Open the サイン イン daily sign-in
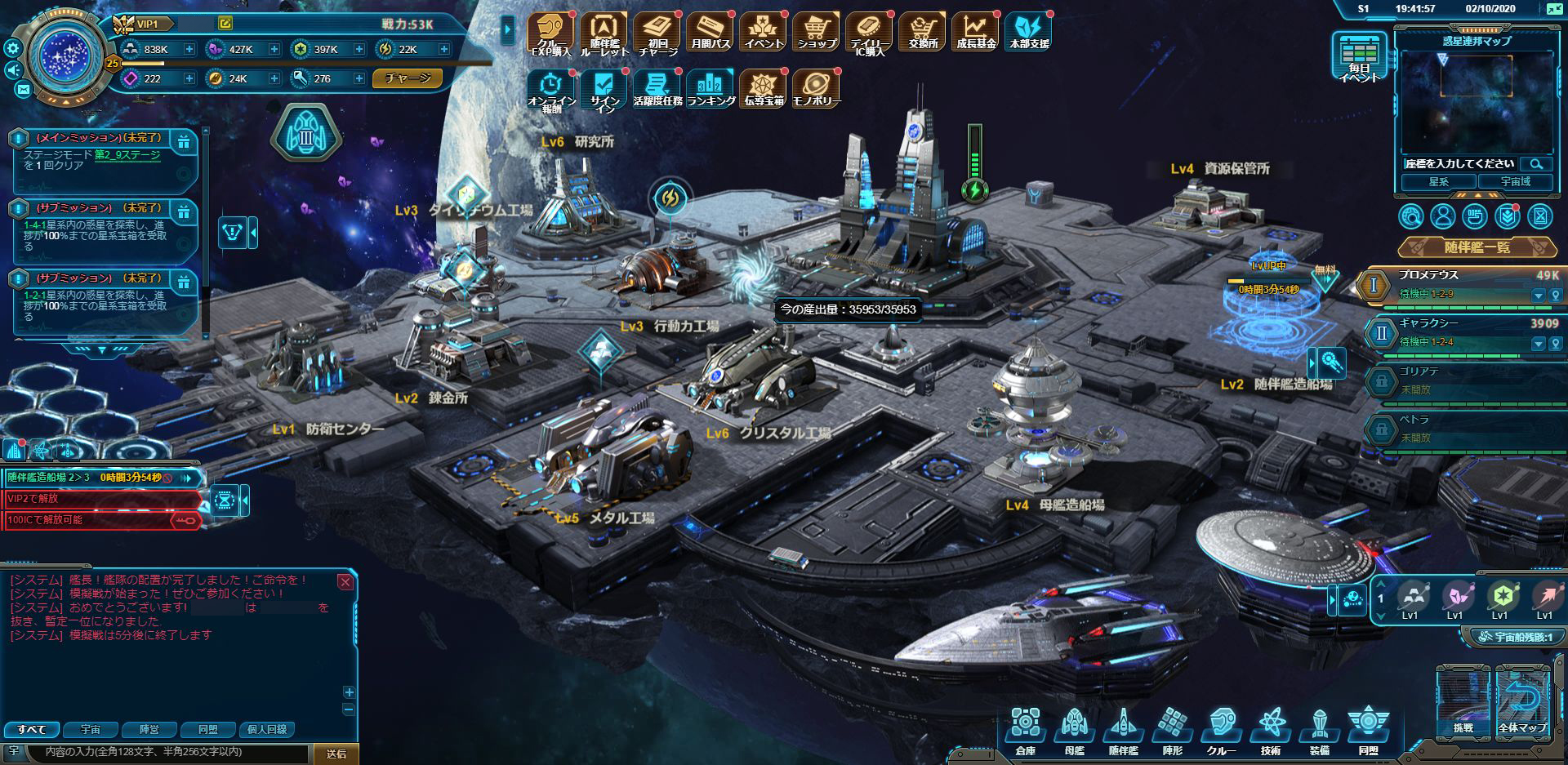Viewport: 1568px width, 765px height. point(604,90)
